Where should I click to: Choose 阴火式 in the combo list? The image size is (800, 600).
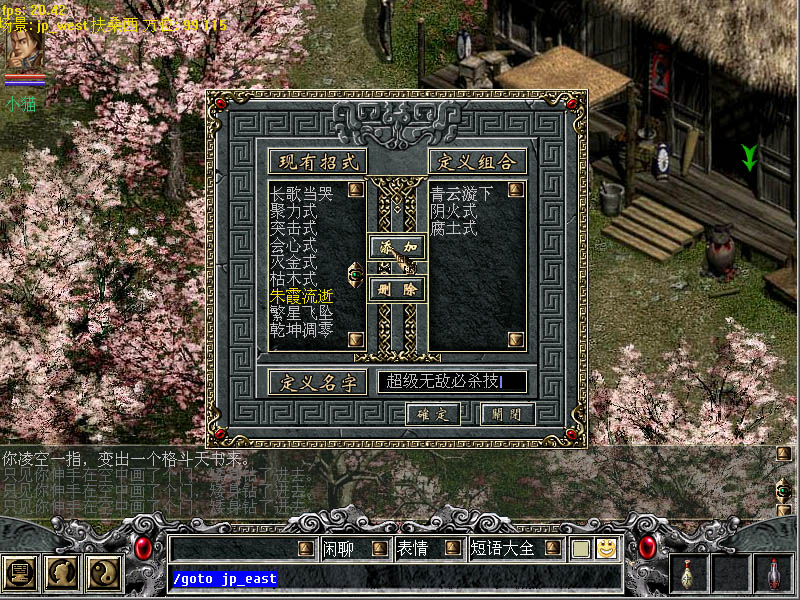[454, 211]
